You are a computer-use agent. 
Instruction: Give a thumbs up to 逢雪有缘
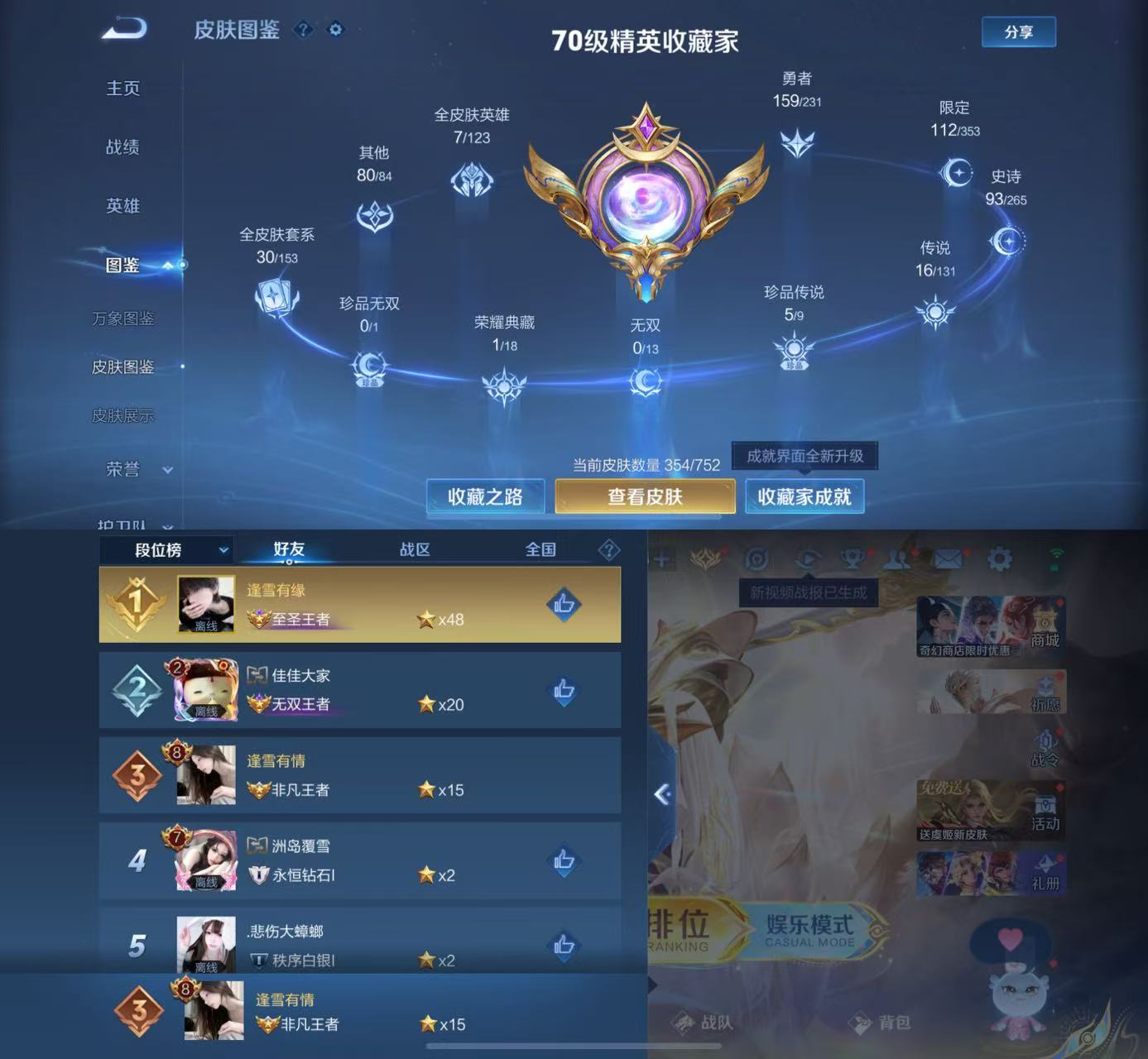pos(565,606)
